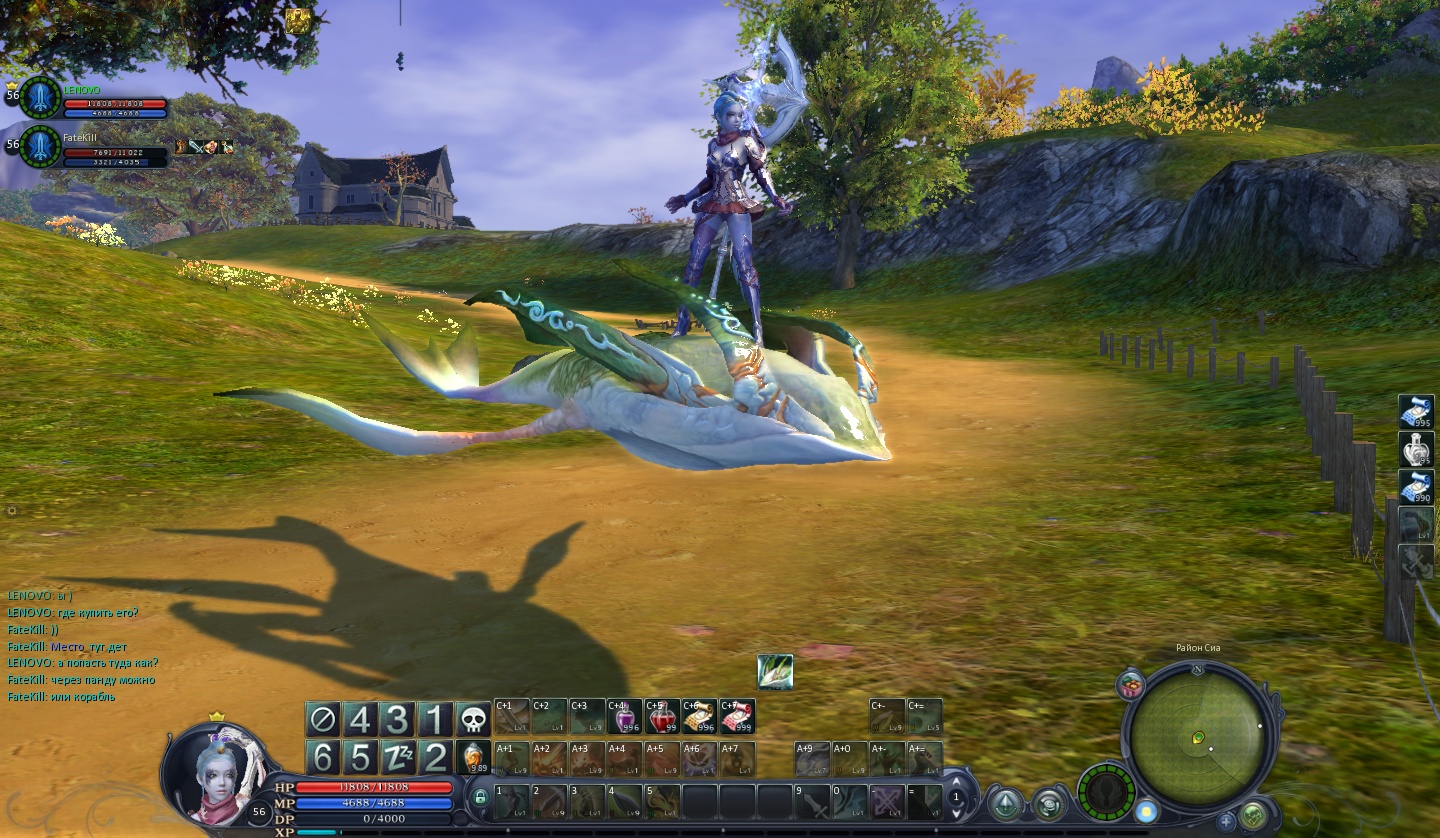Activate the skill in slot A+1
This screenshot has width=1440, height=838.
point(512,759)
